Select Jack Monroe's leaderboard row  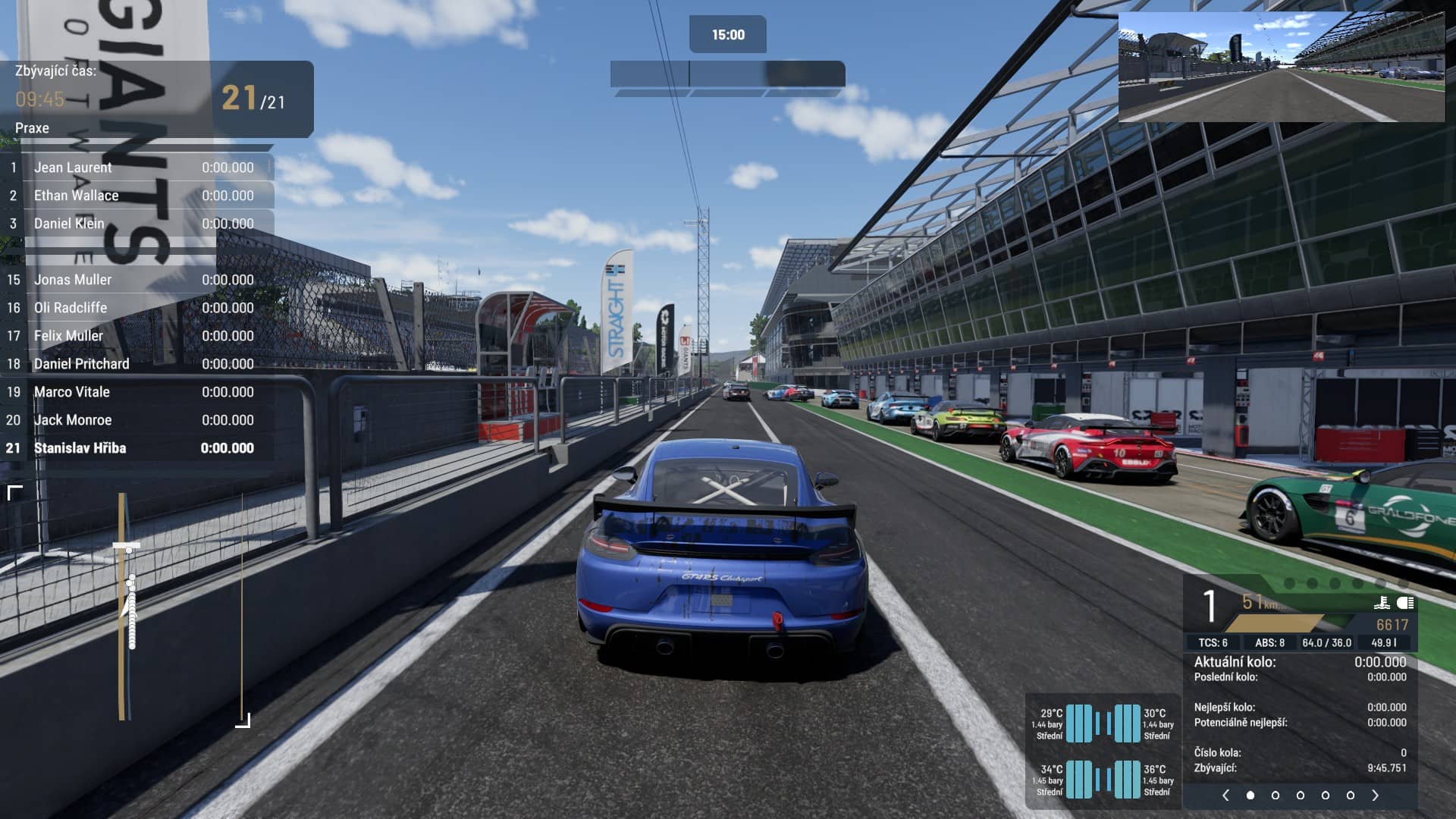coord(136,420)
